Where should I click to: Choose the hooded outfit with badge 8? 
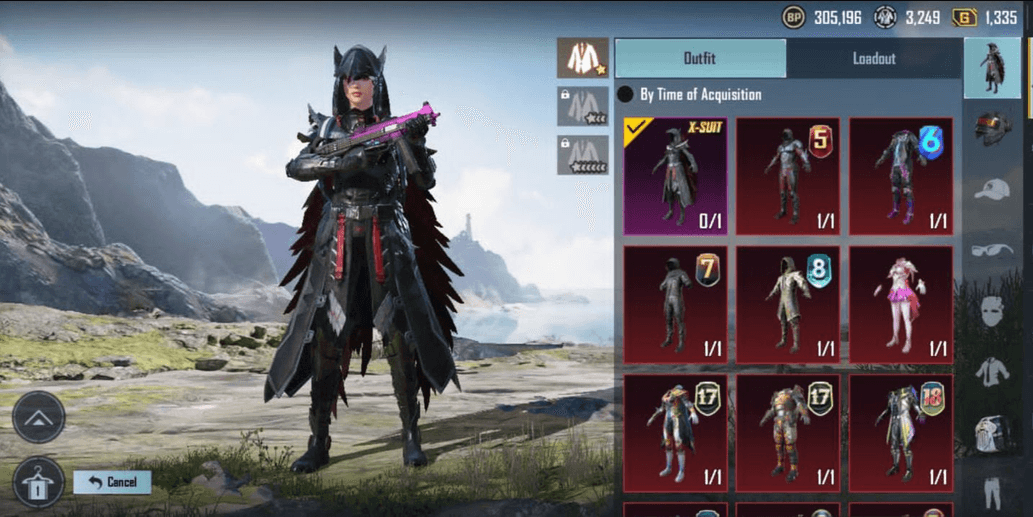point(788,305)
